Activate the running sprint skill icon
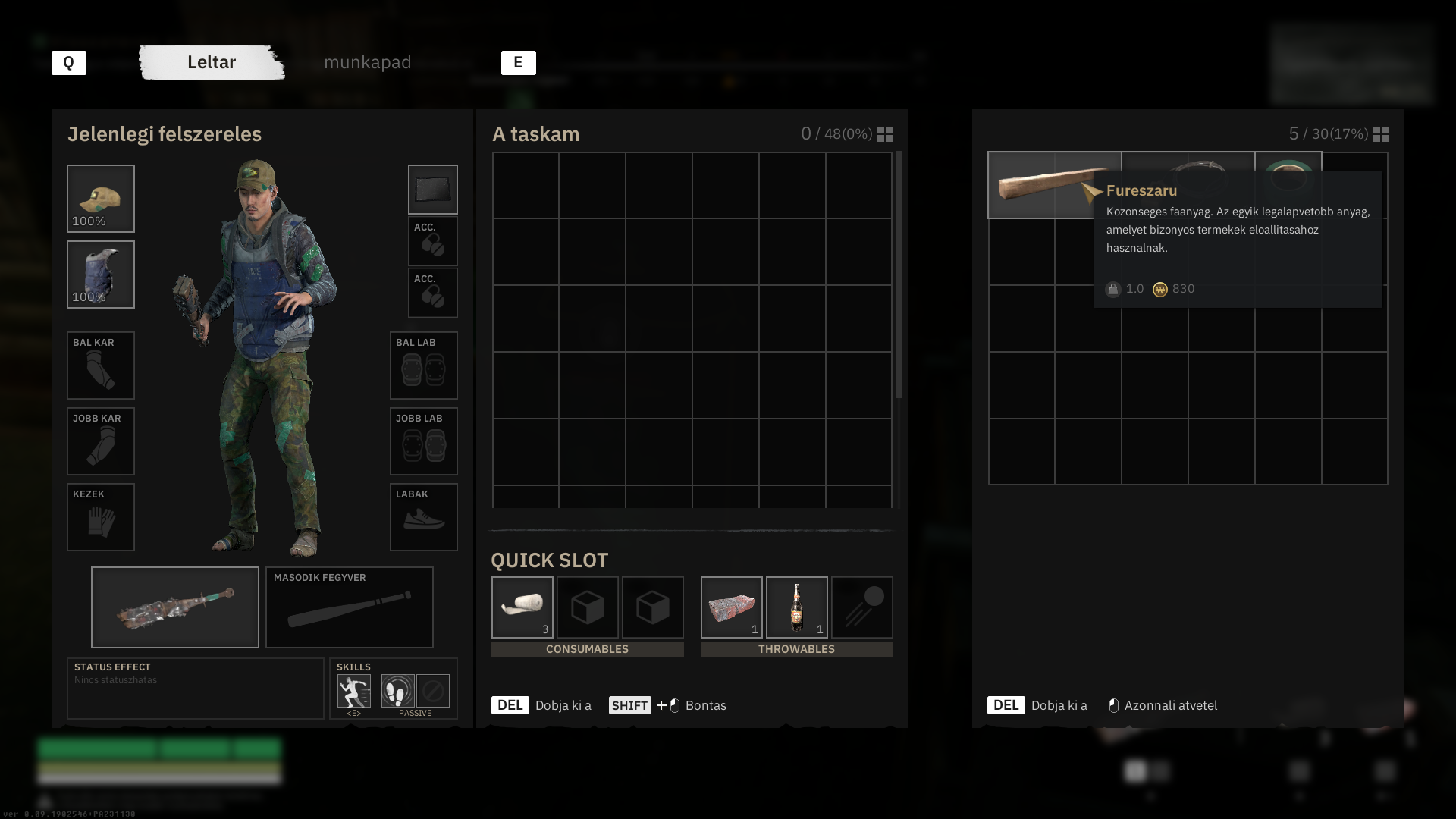 tap(354, 691)
